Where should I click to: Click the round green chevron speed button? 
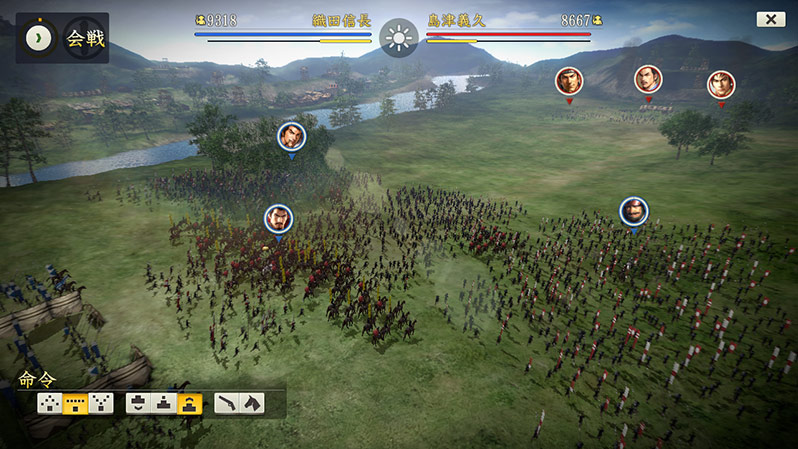point(38,37)
